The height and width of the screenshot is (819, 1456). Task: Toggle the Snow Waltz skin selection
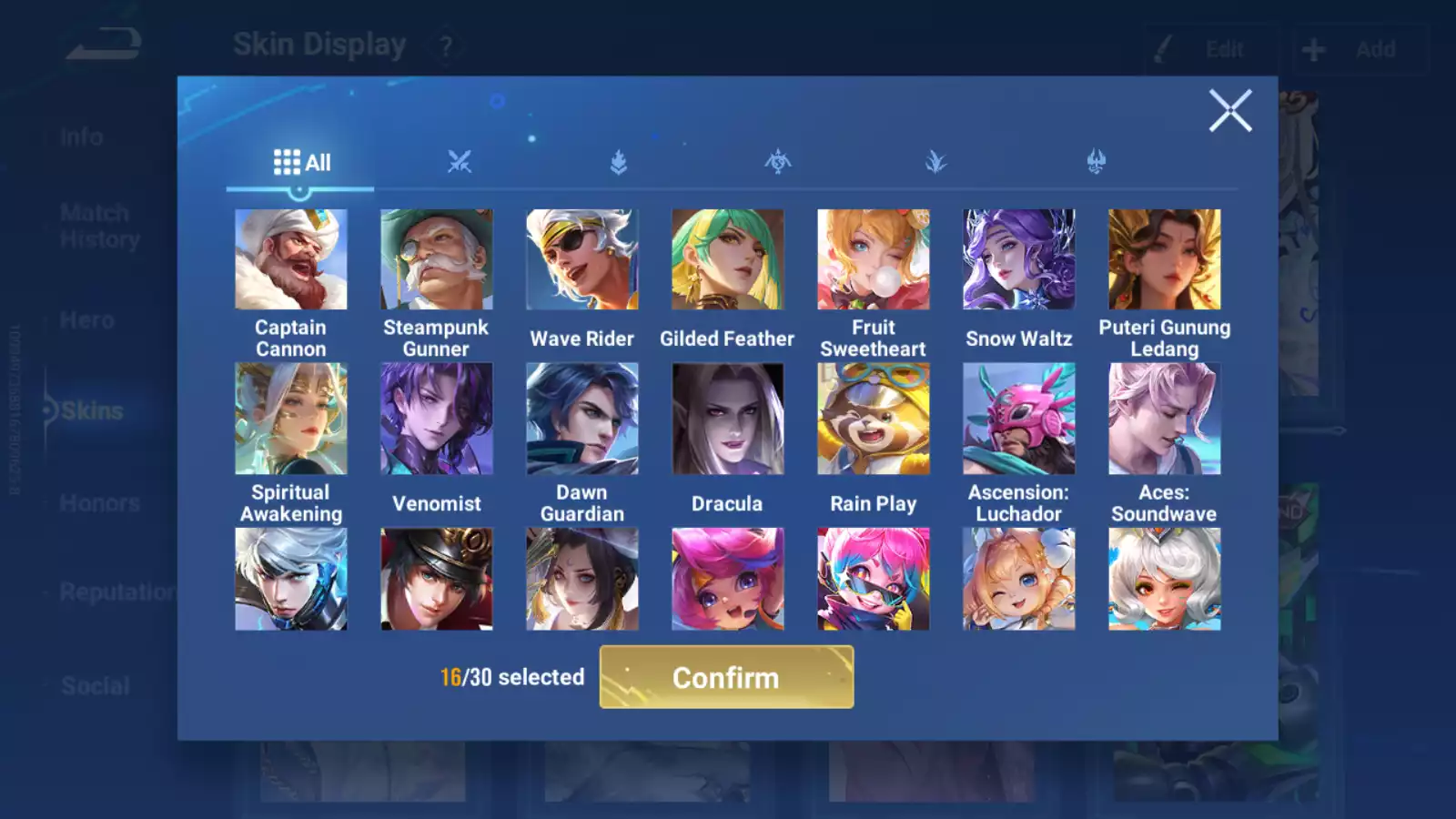[x=1019, y=259]
